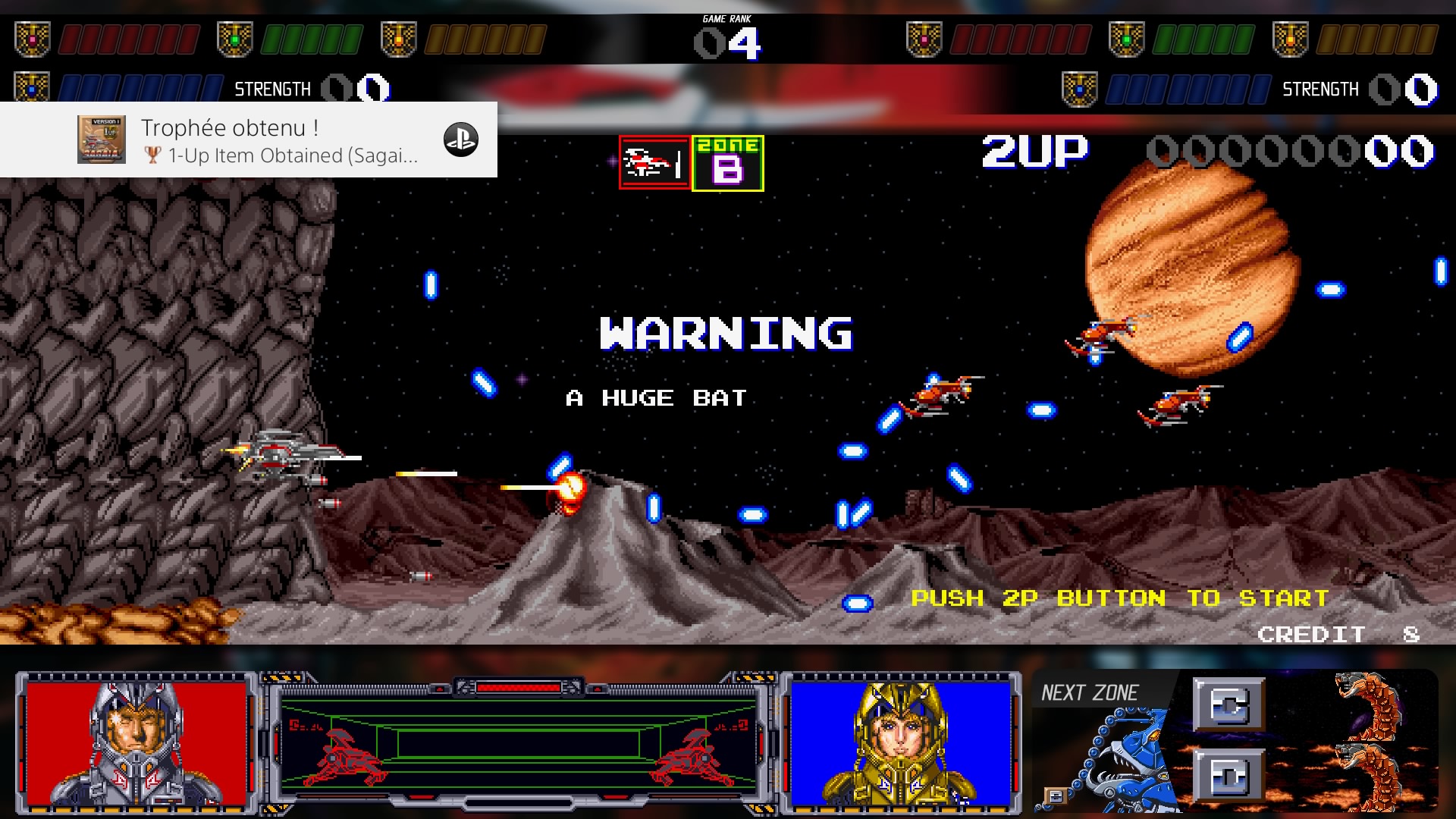Viewport: 1456px width, 819px height.
Task: Click the current Zone B indicator
Action: 727,163
